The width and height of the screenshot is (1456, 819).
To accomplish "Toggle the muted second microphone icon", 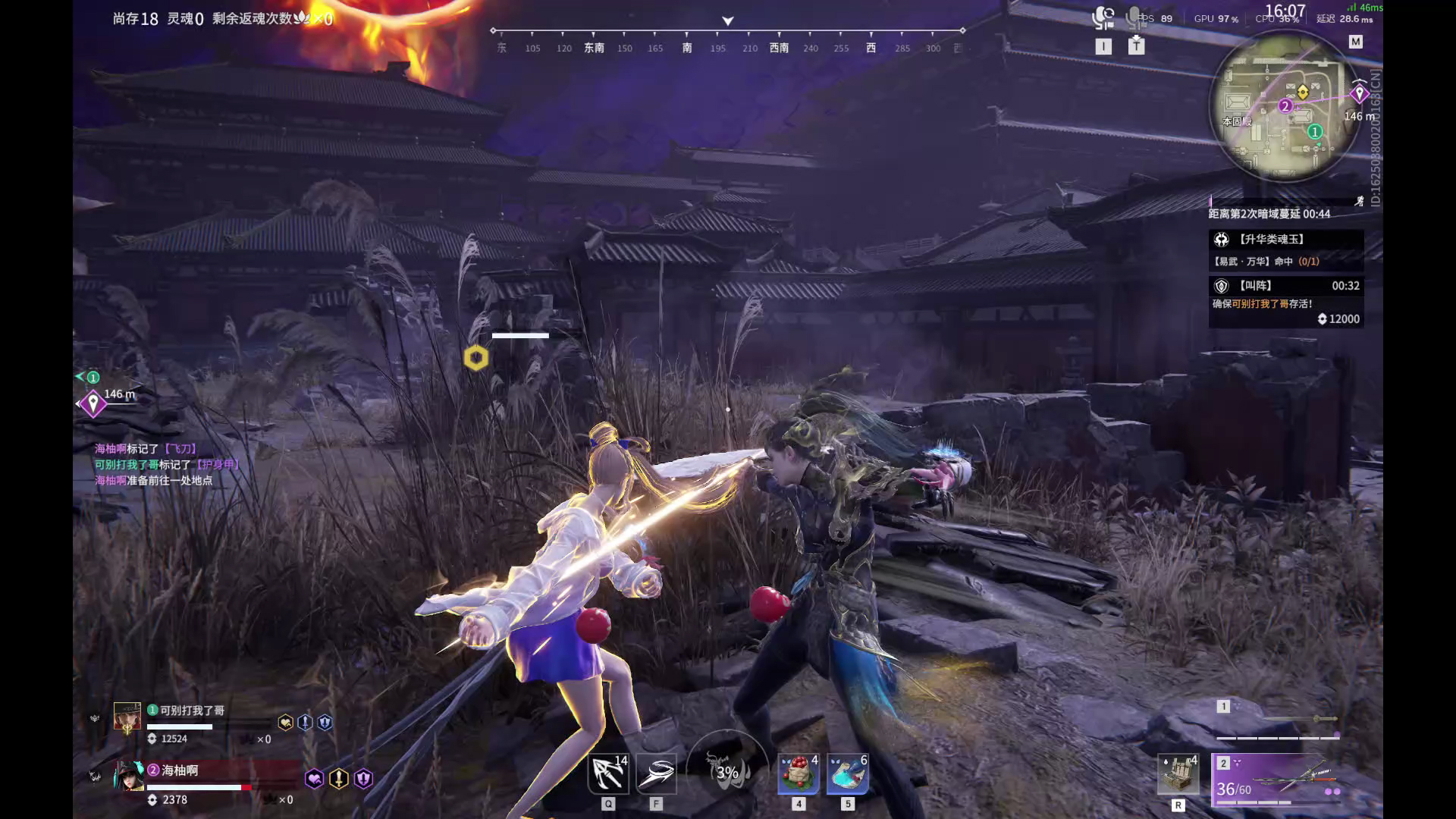I will (1134, 17).
